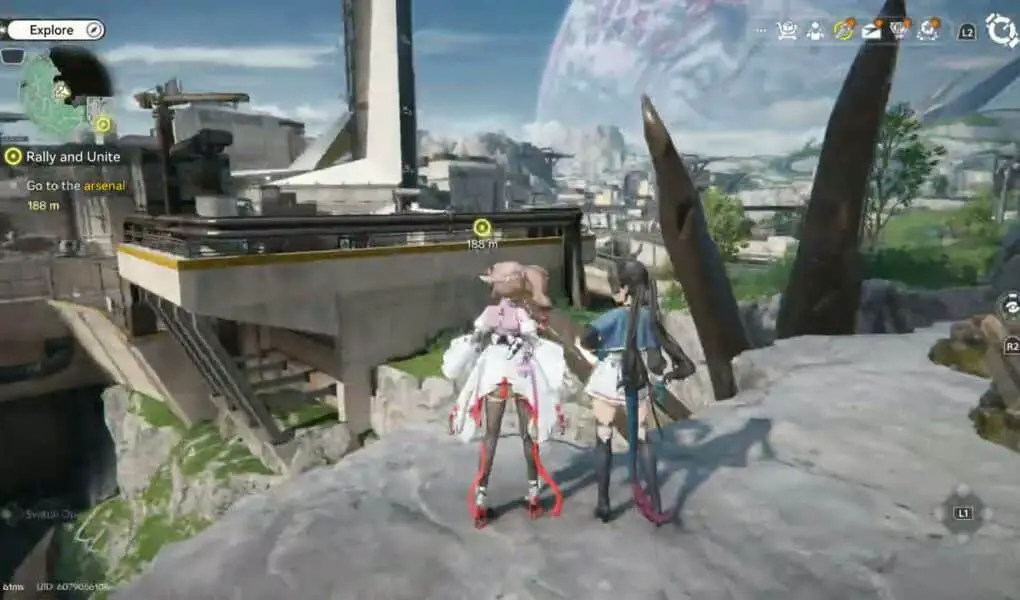Expand the three-dots more menu

click(762, 31)
